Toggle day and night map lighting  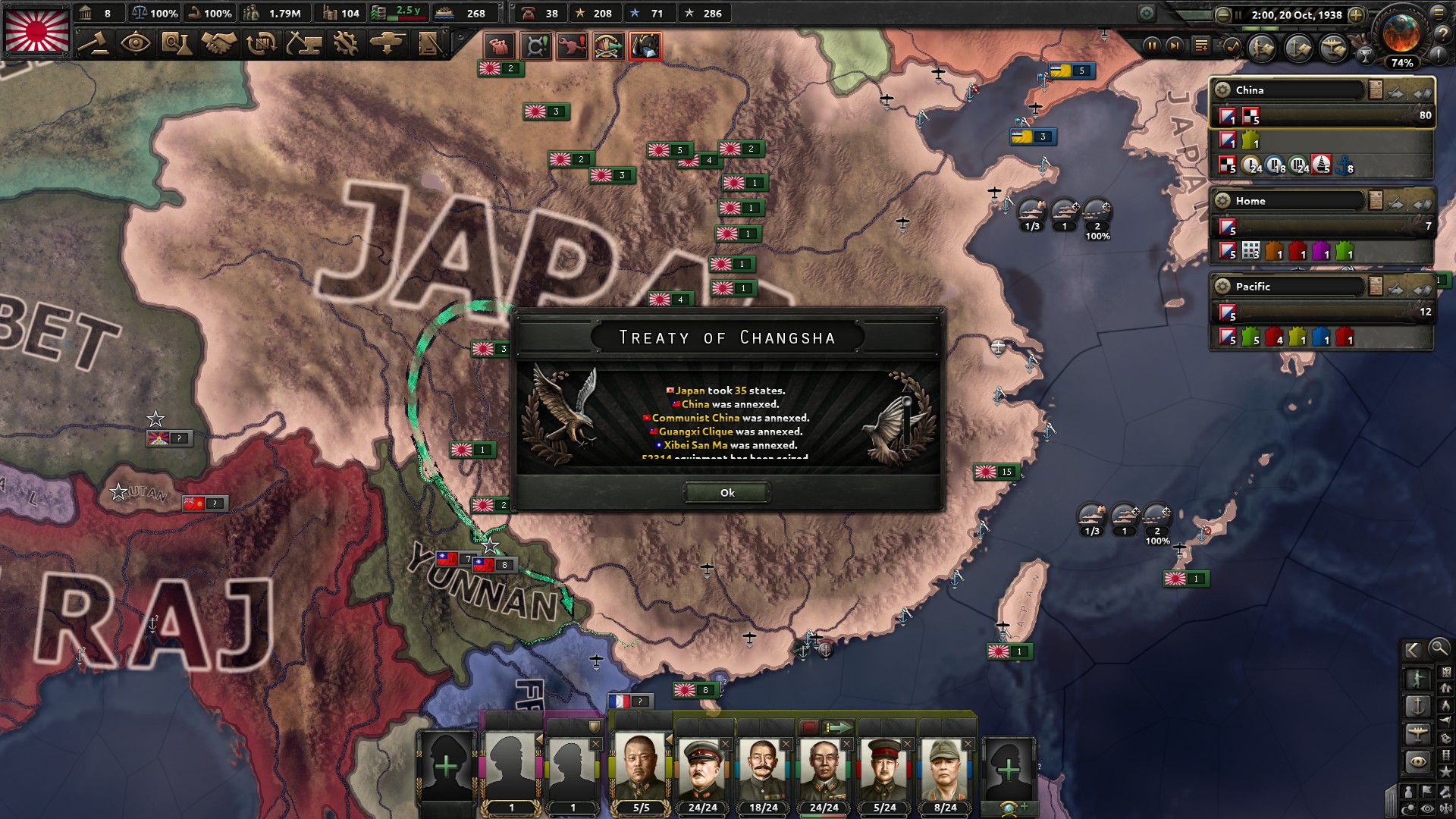point(1409,807)
